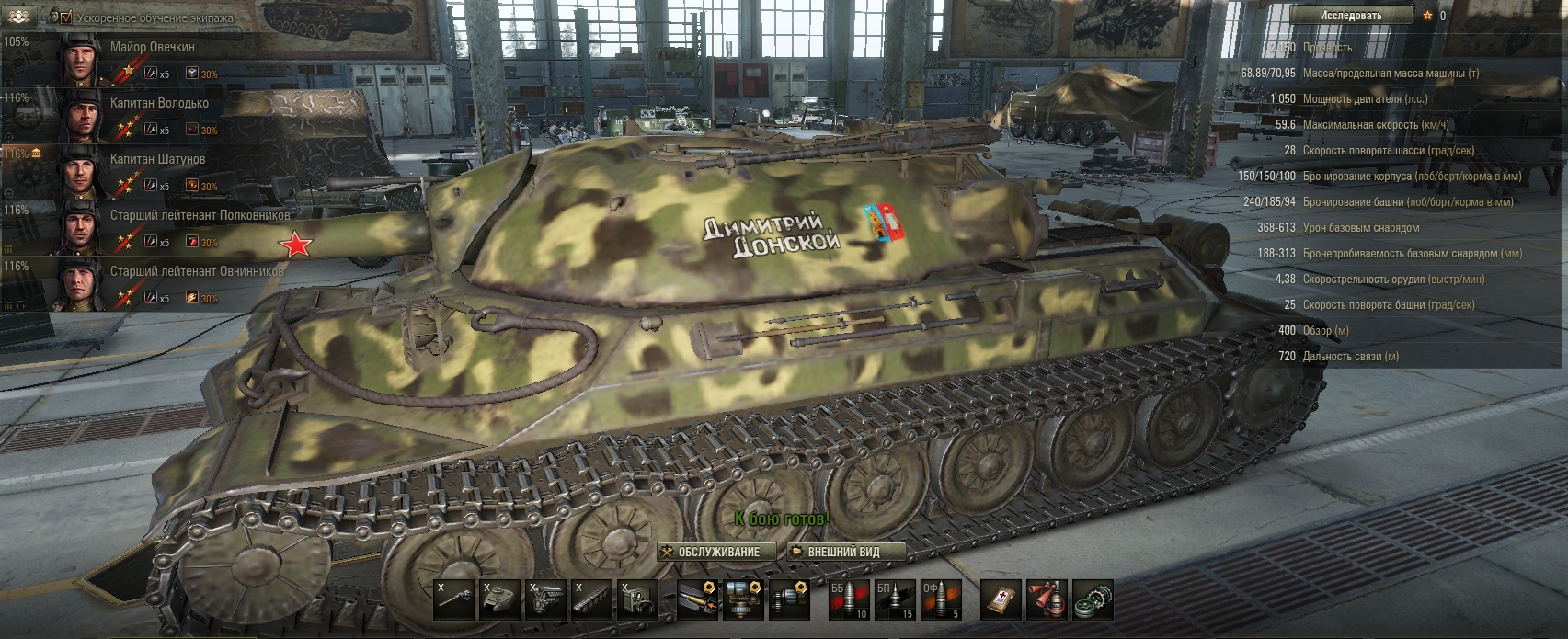Click the Исследовать research button
The image size is (1568, 639).
click(x=1350, y=15)
